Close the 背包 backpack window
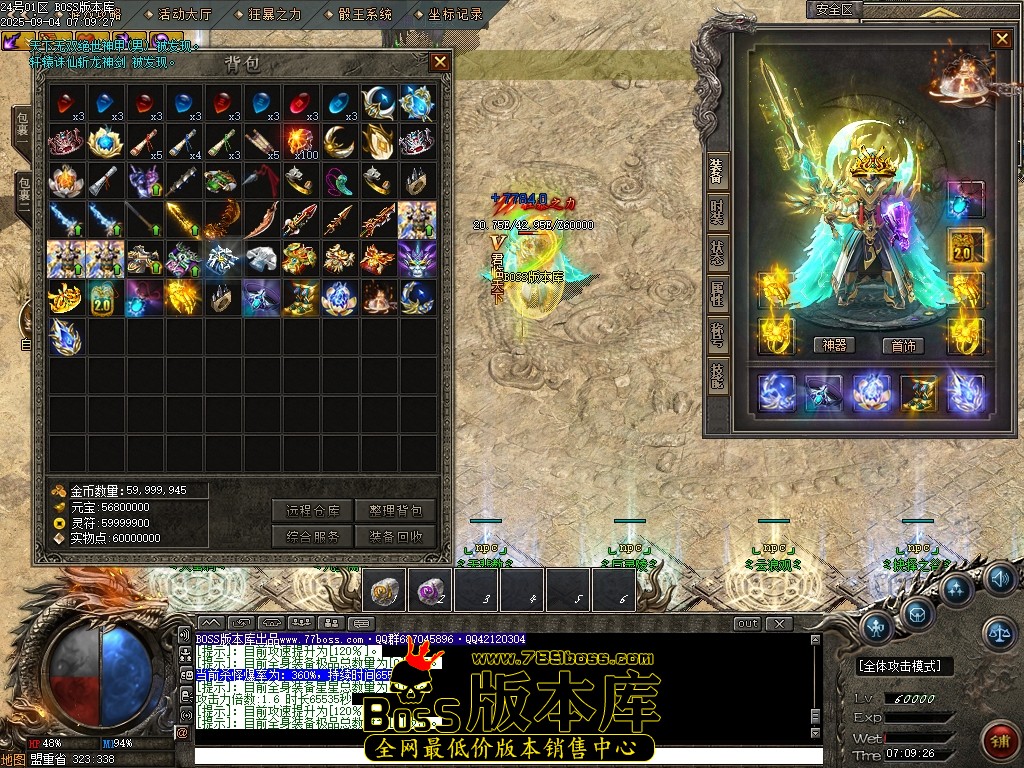1024x768 pixels. [439, 62]
